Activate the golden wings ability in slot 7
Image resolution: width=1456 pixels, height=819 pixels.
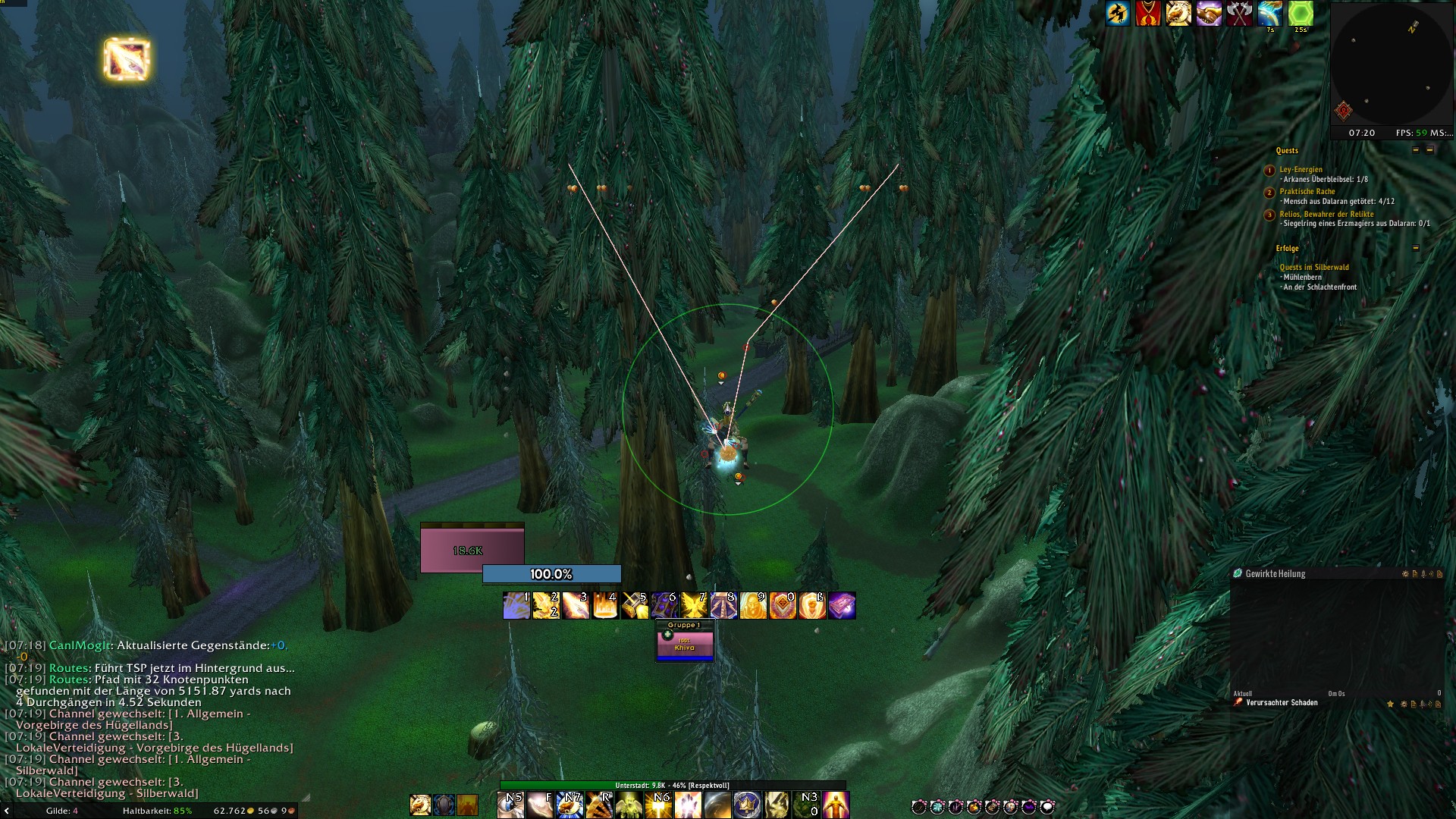click(x=694, y=606)
